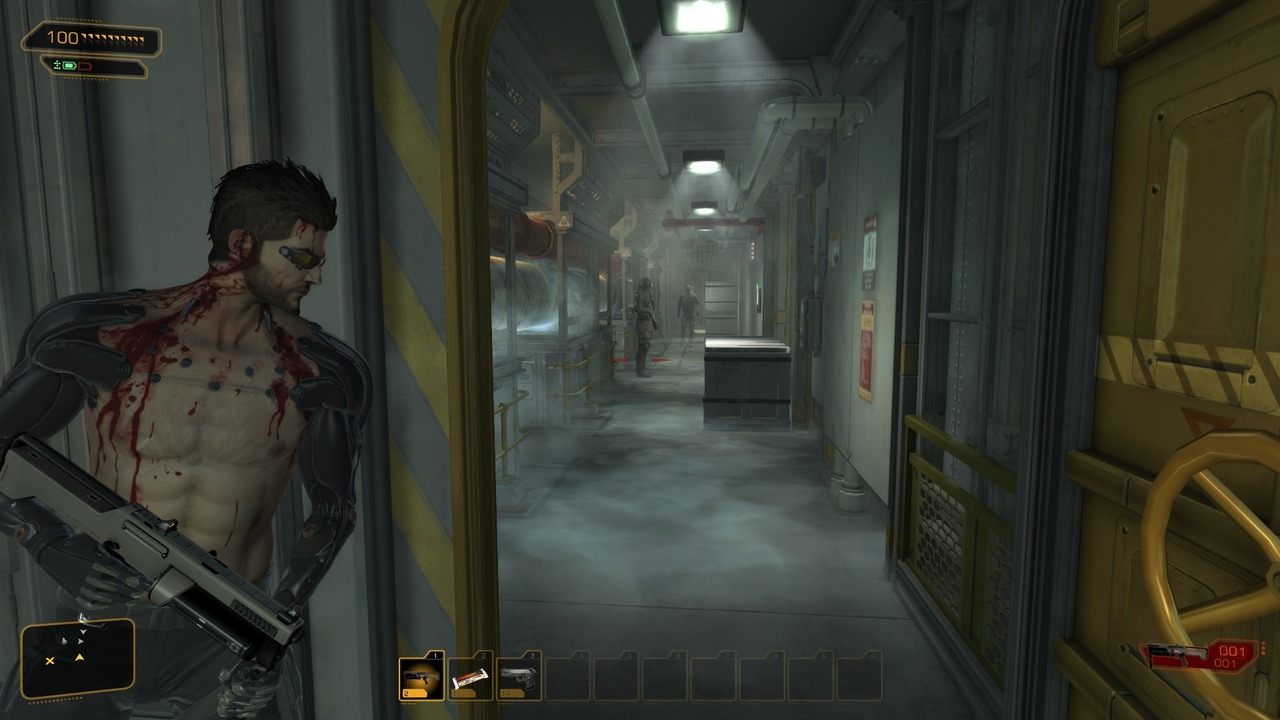Click the radar minimap panel
1280x720 pixels.
[x=78, y=658]
